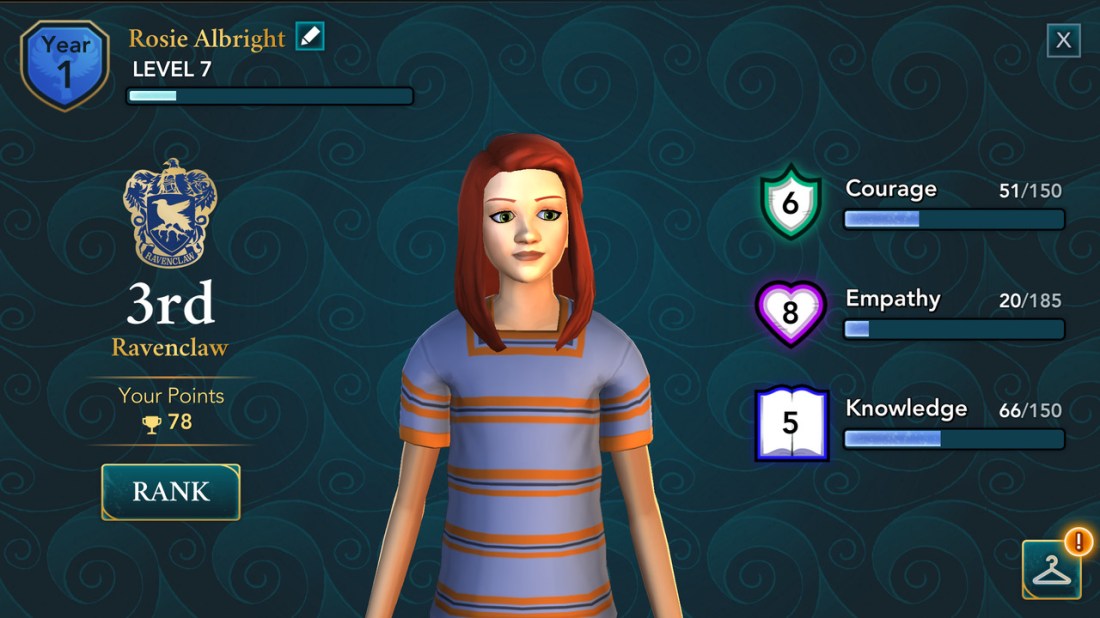Tap the Ravenclaw house crest
Screen dimensions: 1100x618
tap(170, 212)
